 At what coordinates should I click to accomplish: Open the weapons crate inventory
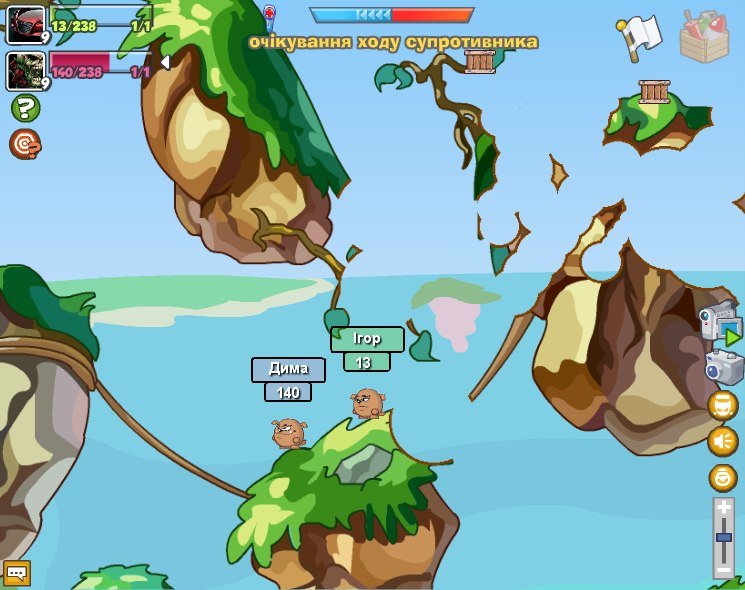click(x=704, y=37)
